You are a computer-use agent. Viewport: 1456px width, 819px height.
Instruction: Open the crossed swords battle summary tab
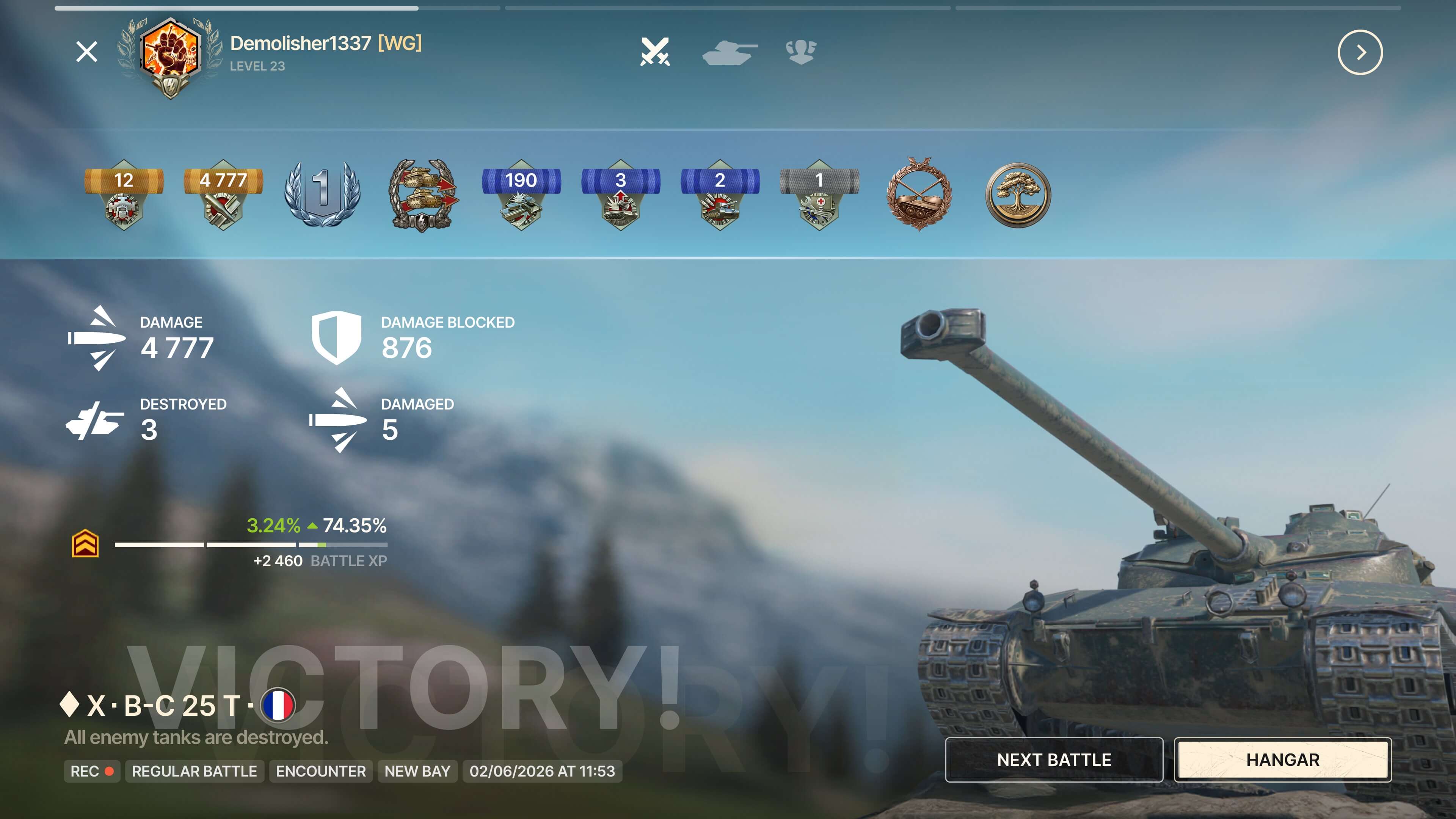click(x=655, y=52)
